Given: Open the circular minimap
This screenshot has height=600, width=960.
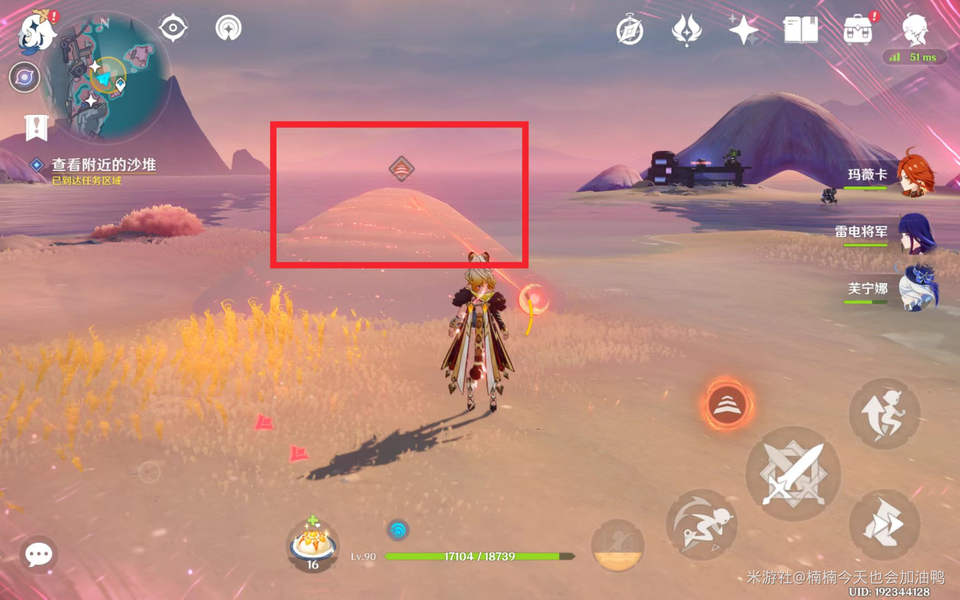Looking at the screenshot, I should 106,76.
